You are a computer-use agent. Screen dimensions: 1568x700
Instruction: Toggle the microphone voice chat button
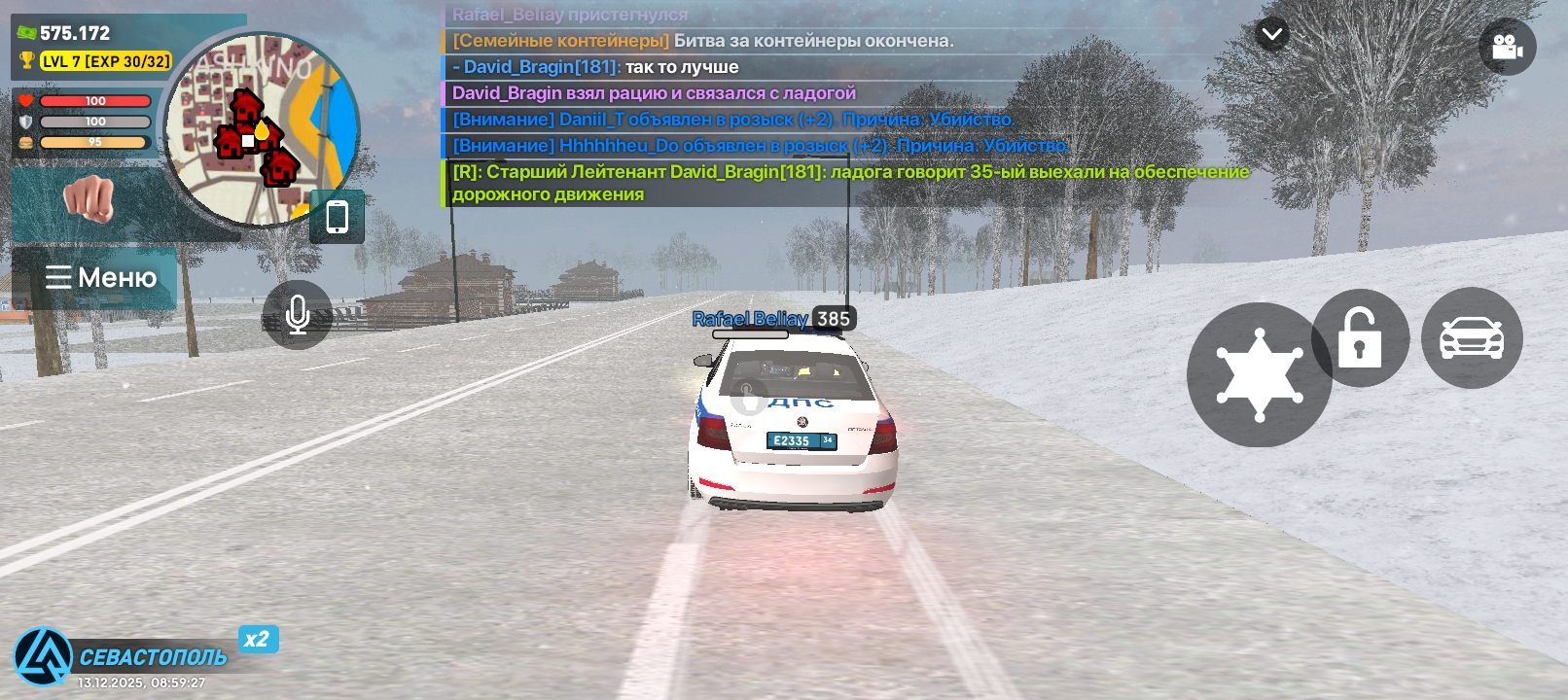click(x=298, y=315)
